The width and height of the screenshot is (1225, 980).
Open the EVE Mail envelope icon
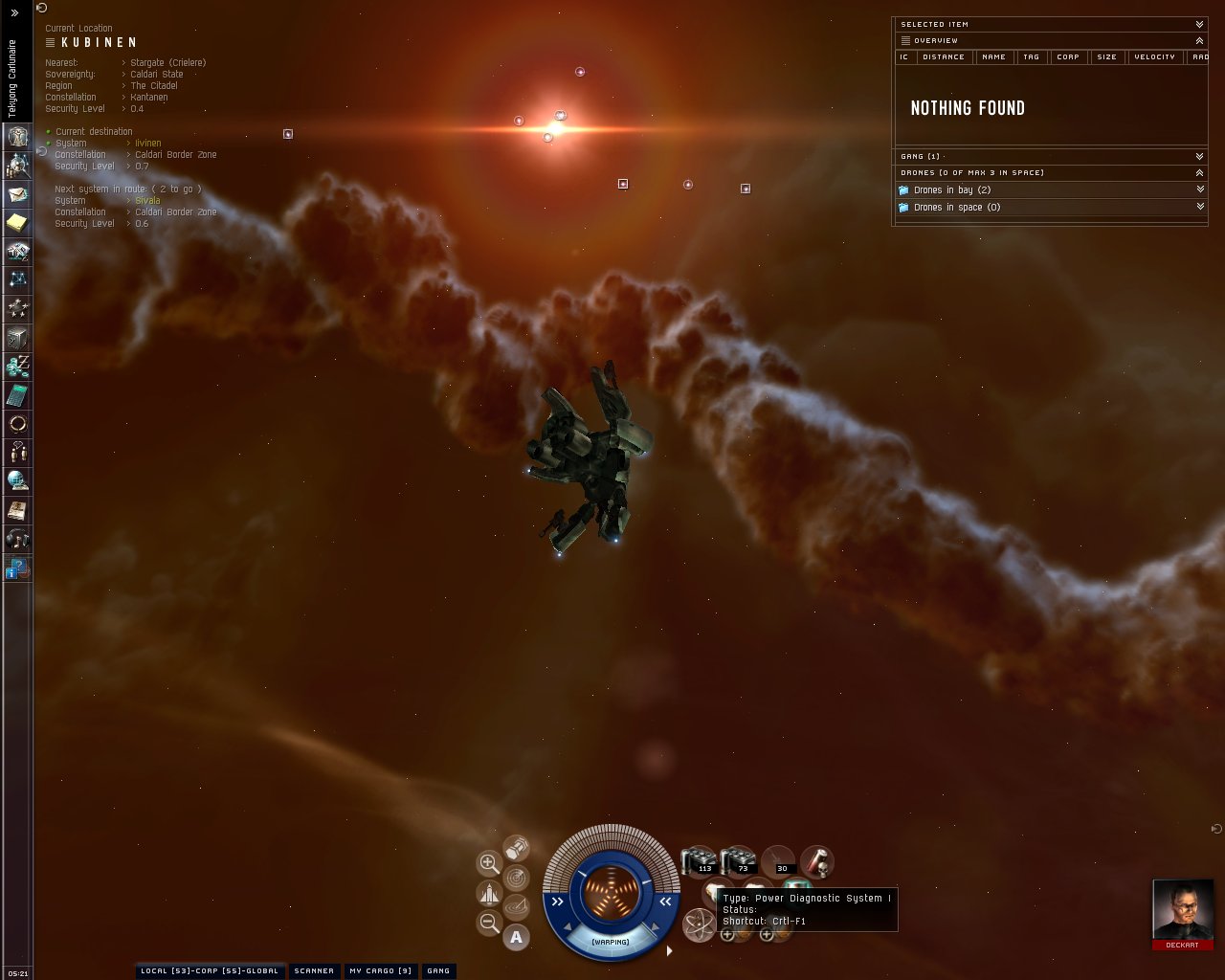[x=17, y=194]
